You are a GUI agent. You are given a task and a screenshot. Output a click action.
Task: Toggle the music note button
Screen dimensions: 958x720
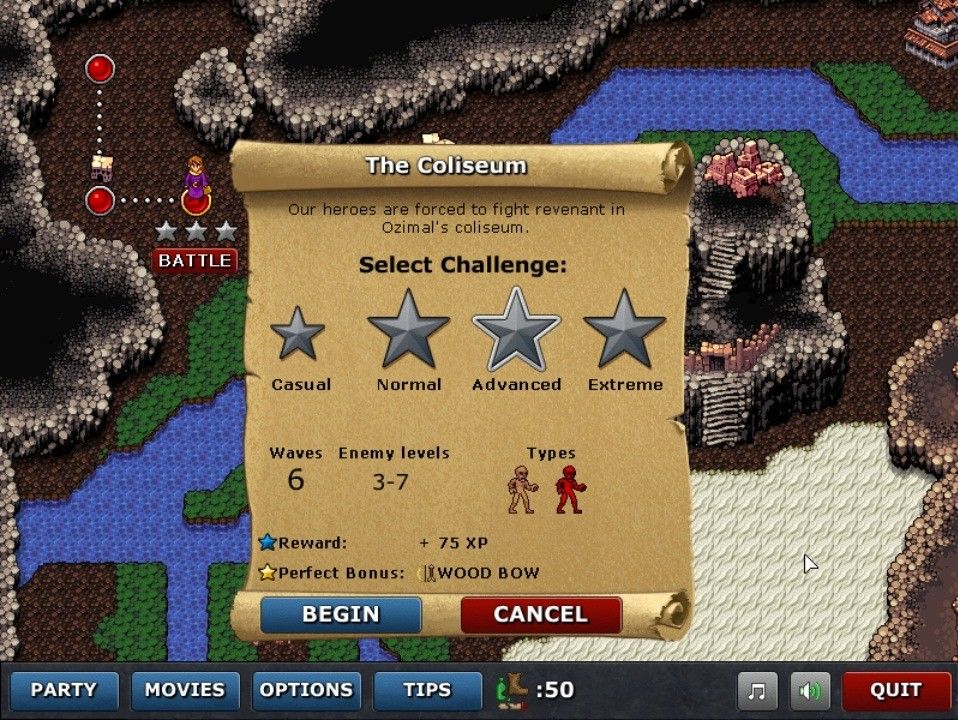tap(758, 690)
